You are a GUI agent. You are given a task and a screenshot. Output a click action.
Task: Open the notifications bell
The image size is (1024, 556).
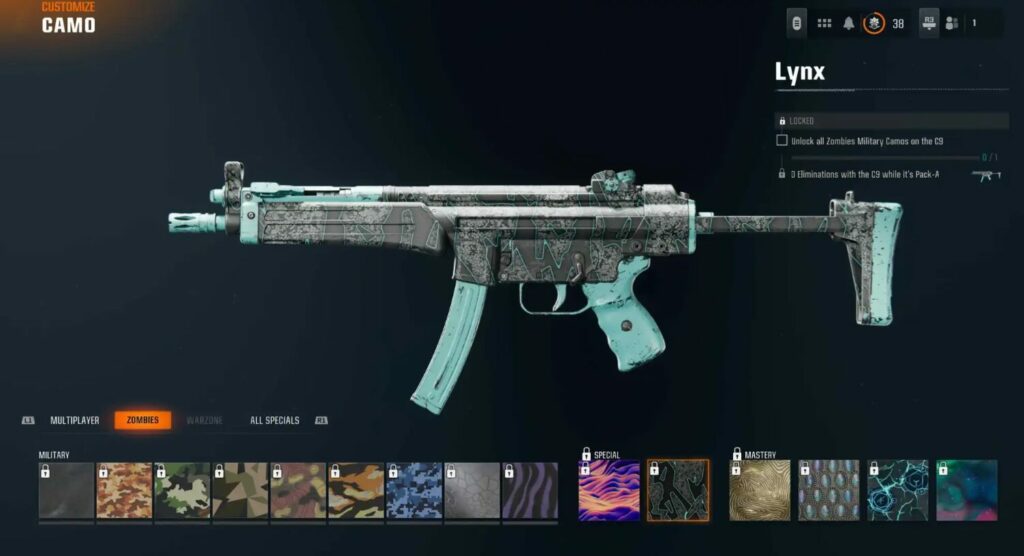pyautogui.click(x=849, y=23)
